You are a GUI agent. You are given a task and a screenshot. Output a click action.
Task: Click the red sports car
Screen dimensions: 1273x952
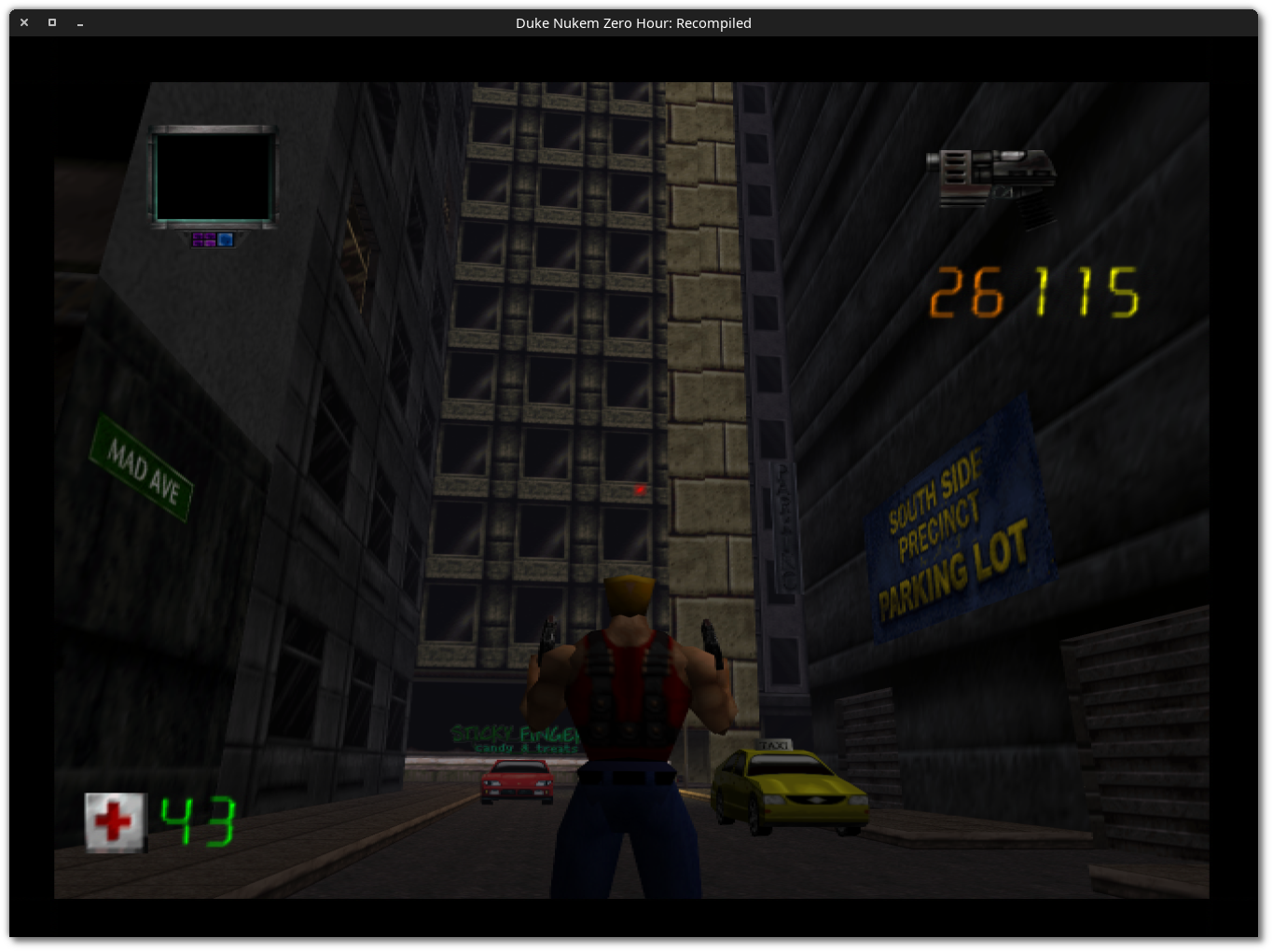click(x=516, y=783)
